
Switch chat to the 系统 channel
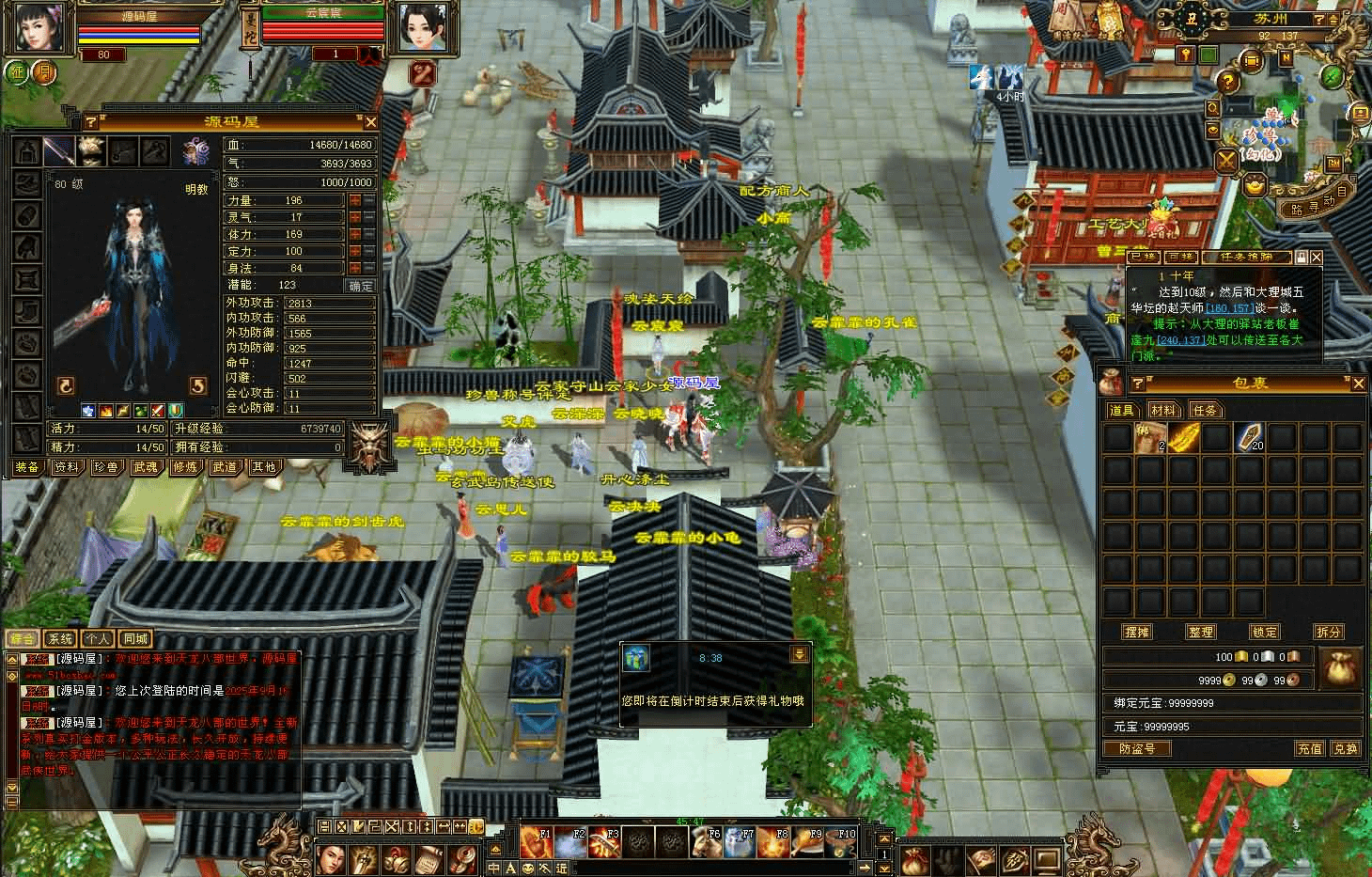60,639
